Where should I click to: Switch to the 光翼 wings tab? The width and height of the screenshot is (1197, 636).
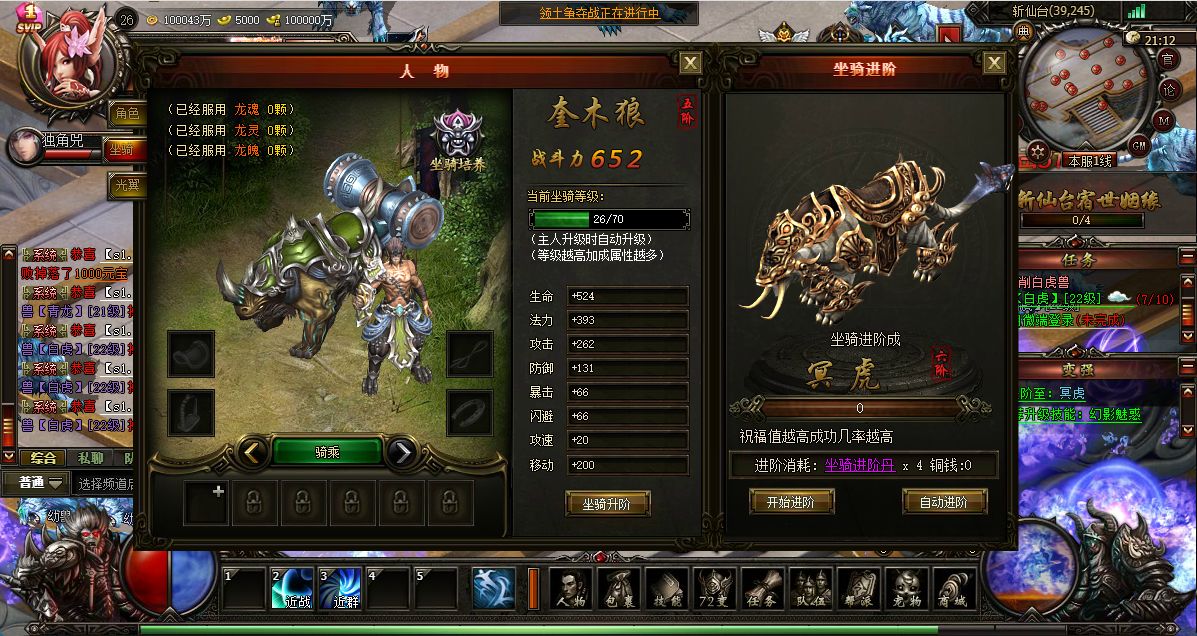127,185
